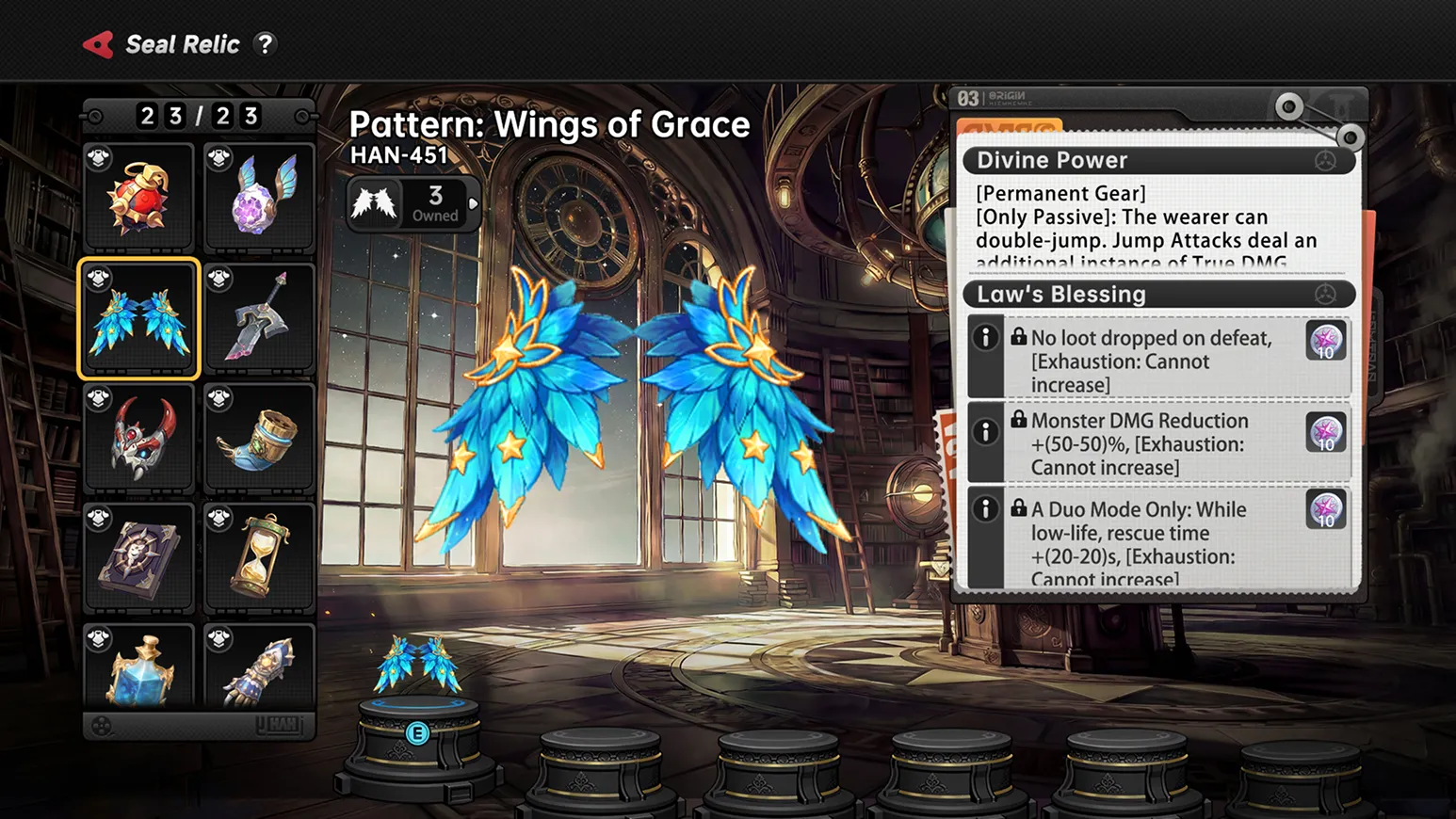The image size is (1456, 819).
Task: Pick the gray sword relic slot
Action: [259, 318]
